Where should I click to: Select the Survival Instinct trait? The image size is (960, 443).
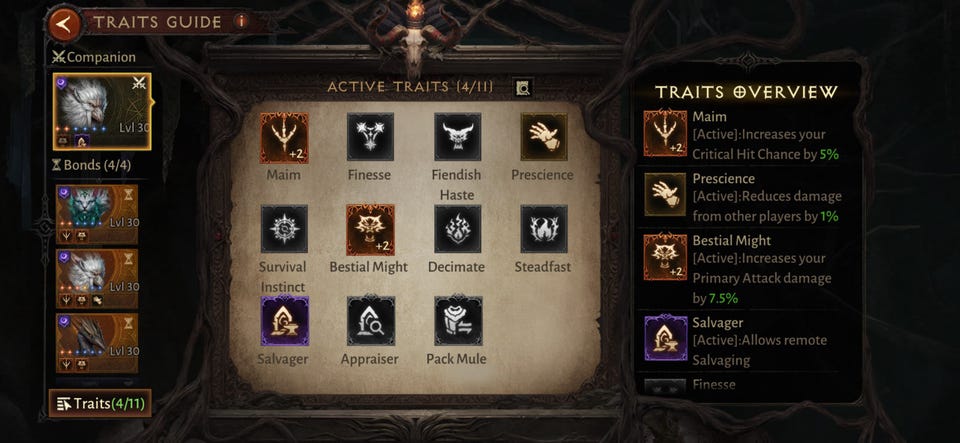(x=284, y=229)
